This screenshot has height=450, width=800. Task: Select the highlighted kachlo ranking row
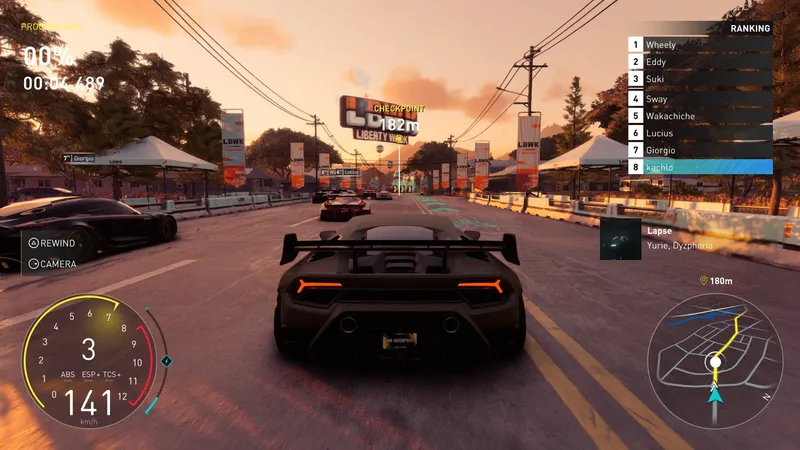tap(699, 167)
